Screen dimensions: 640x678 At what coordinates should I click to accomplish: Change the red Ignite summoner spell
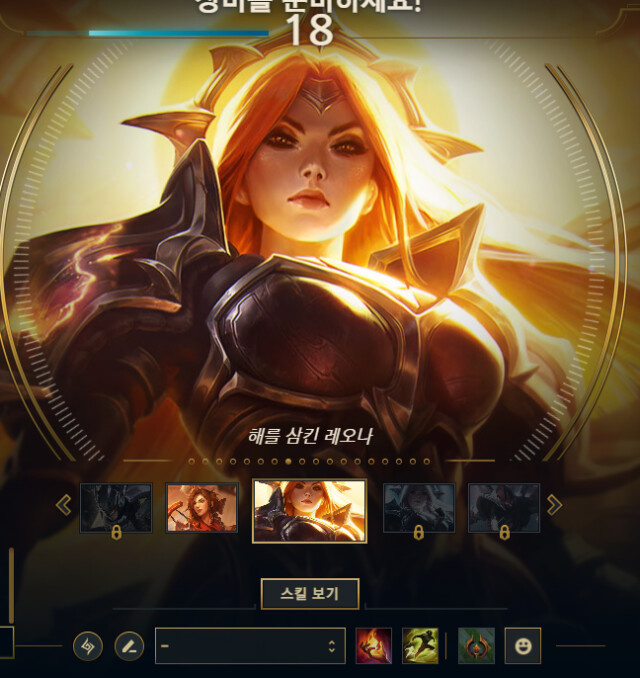coord(374,646)
